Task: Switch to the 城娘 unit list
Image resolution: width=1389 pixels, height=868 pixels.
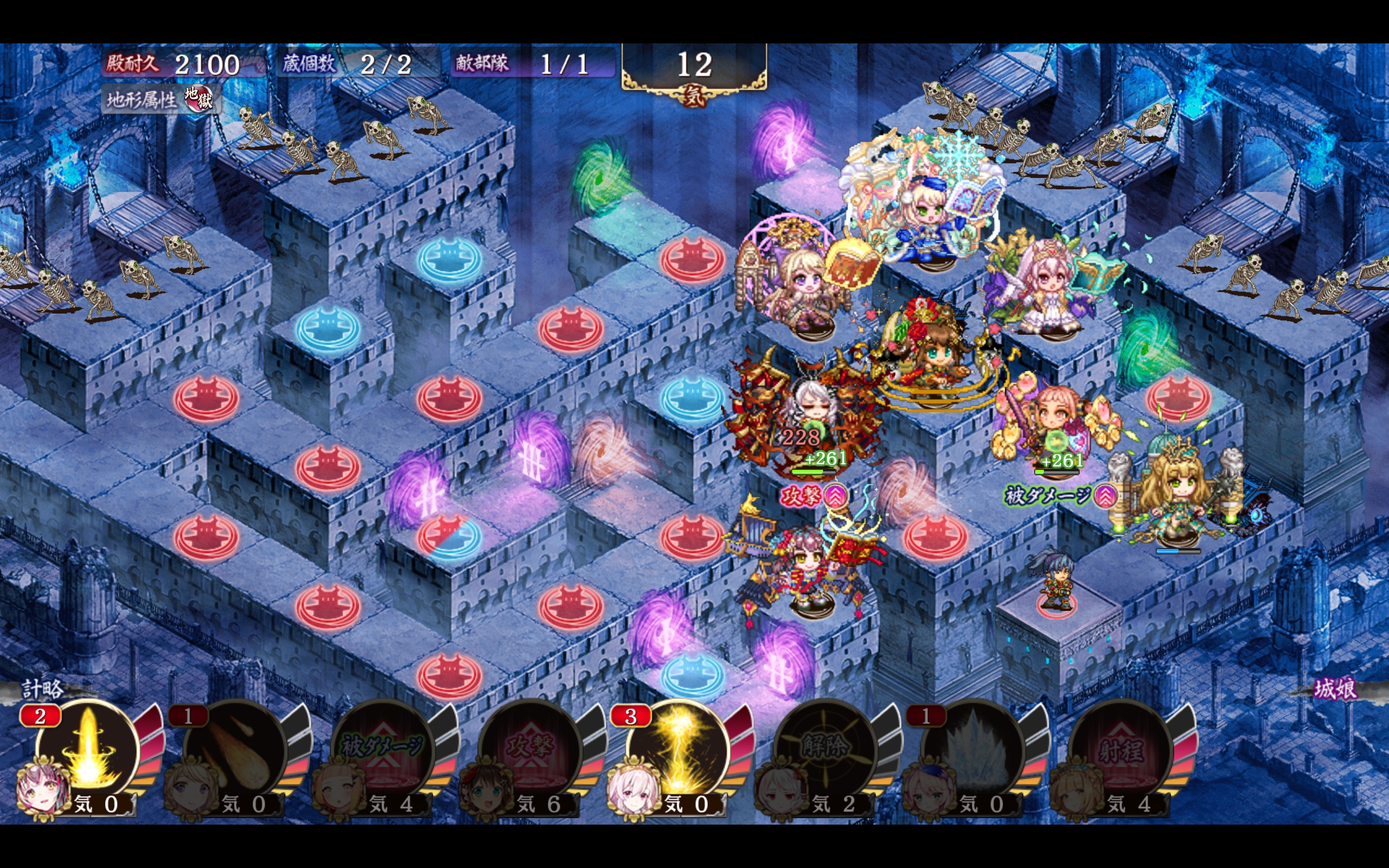Action: [1335, 688]
